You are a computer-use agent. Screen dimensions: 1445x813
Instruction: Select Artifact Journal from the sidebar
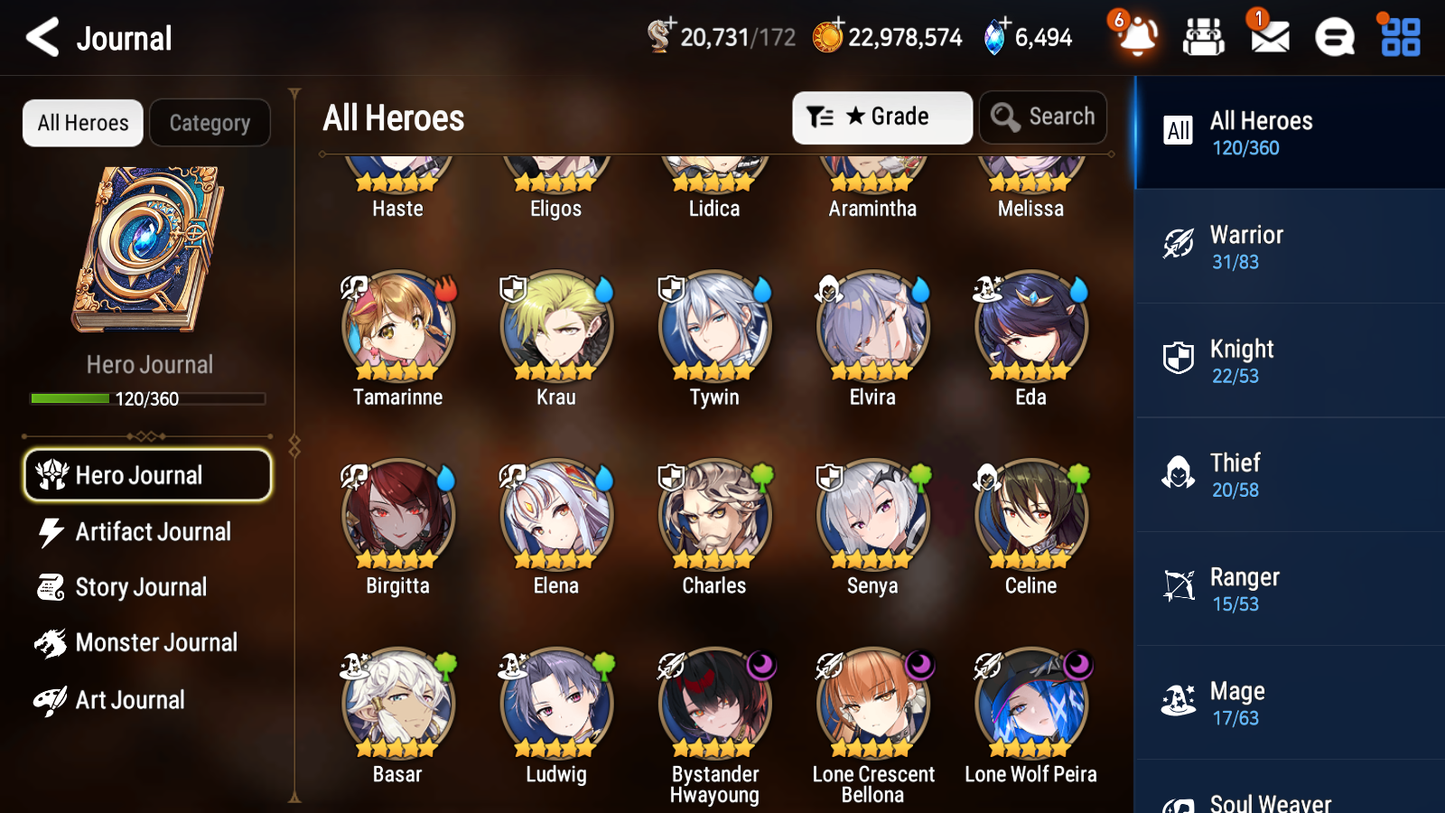[x=152, y=532]
